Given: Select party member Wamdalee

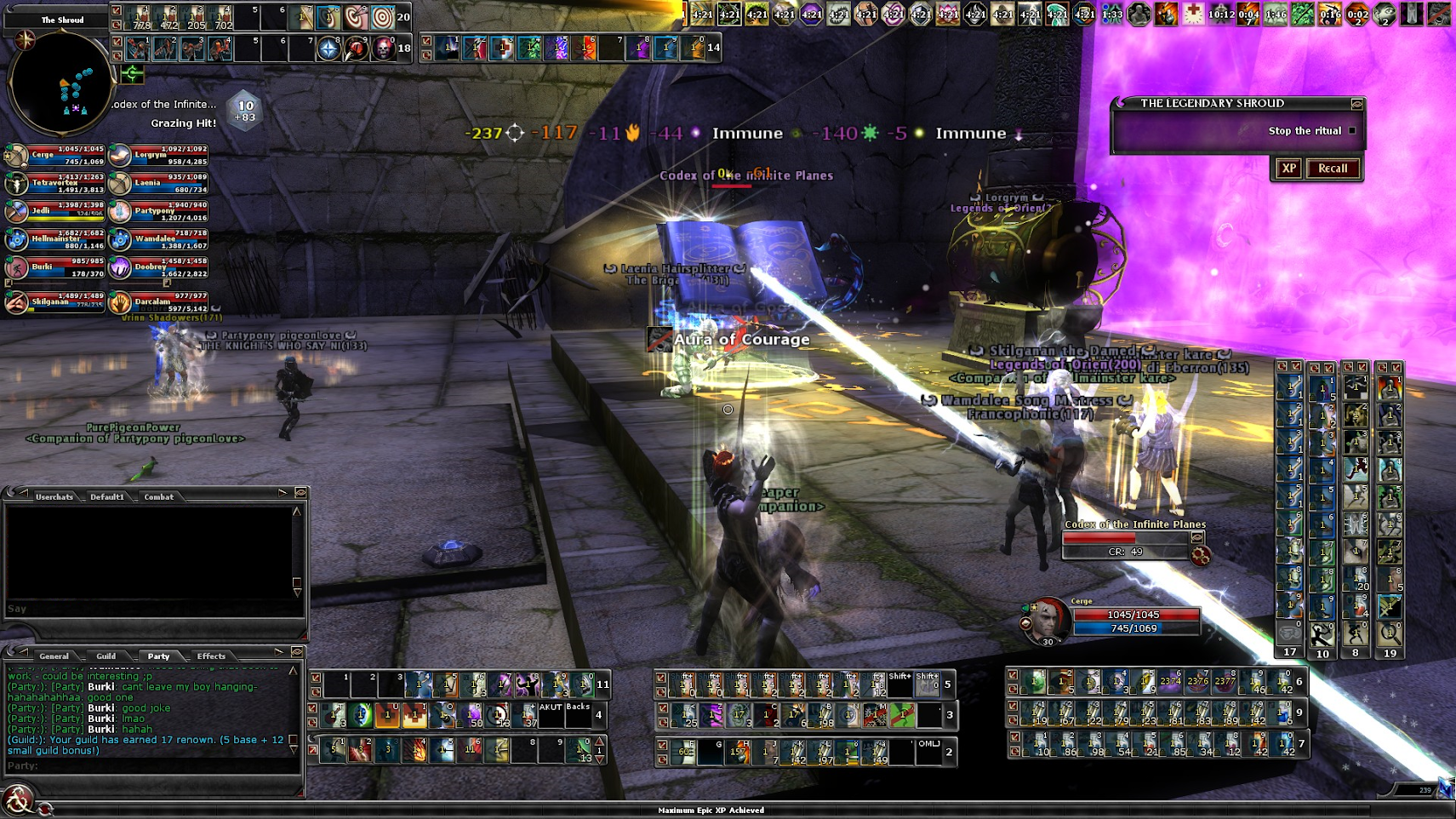Looking at the screenshot, I should click(x=158, y=240).
